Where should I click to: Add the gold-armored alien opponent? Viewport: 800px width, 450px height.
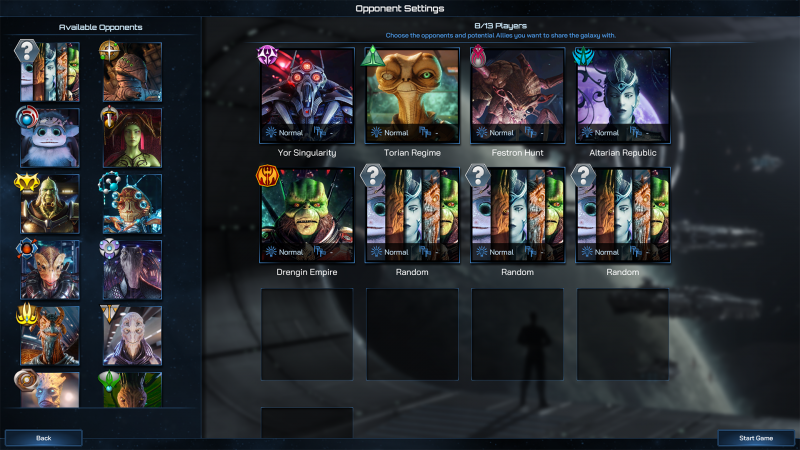[50, 204]
